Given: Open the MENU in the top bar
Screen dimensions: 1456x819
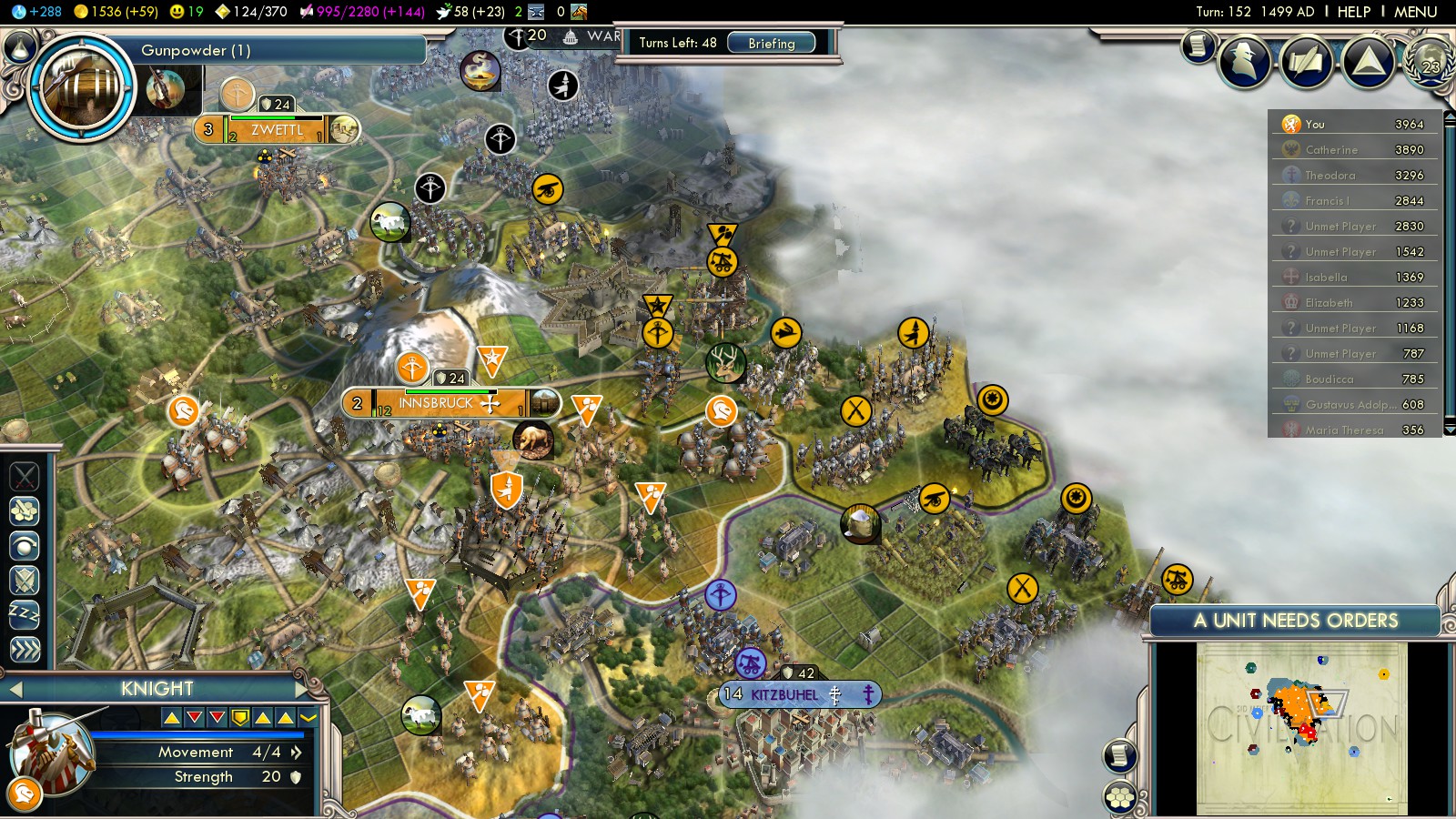Looking at the screenshot, I should (1415, 12).
